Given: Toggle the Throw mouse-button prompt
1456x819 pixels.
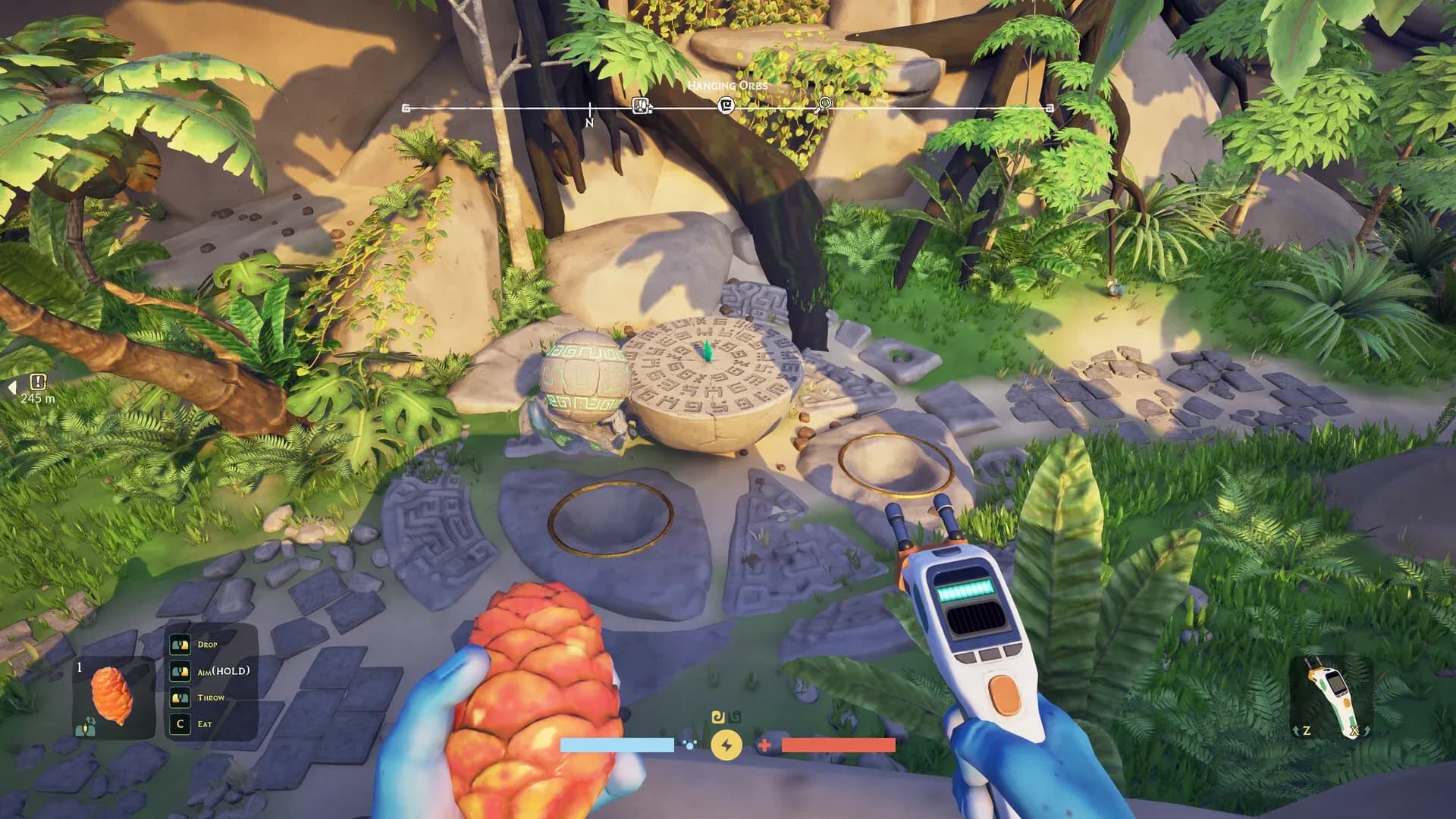Looking at the screenshot, I should click(x=180, y=699).
